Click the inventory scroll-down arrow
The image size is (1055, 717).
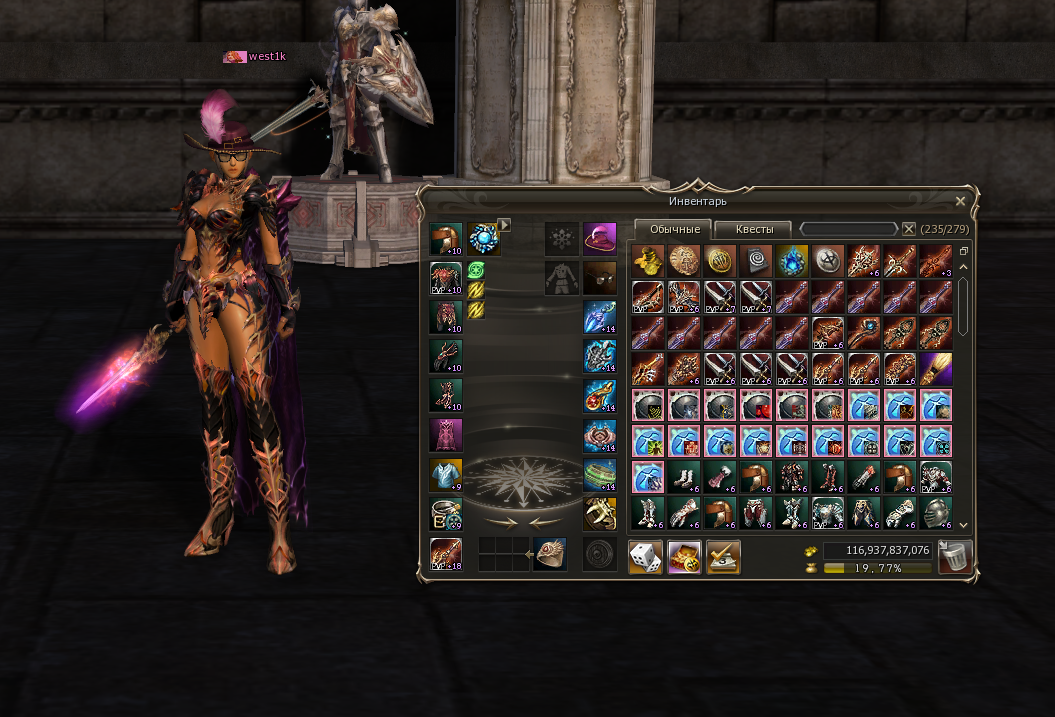(964, 525)
